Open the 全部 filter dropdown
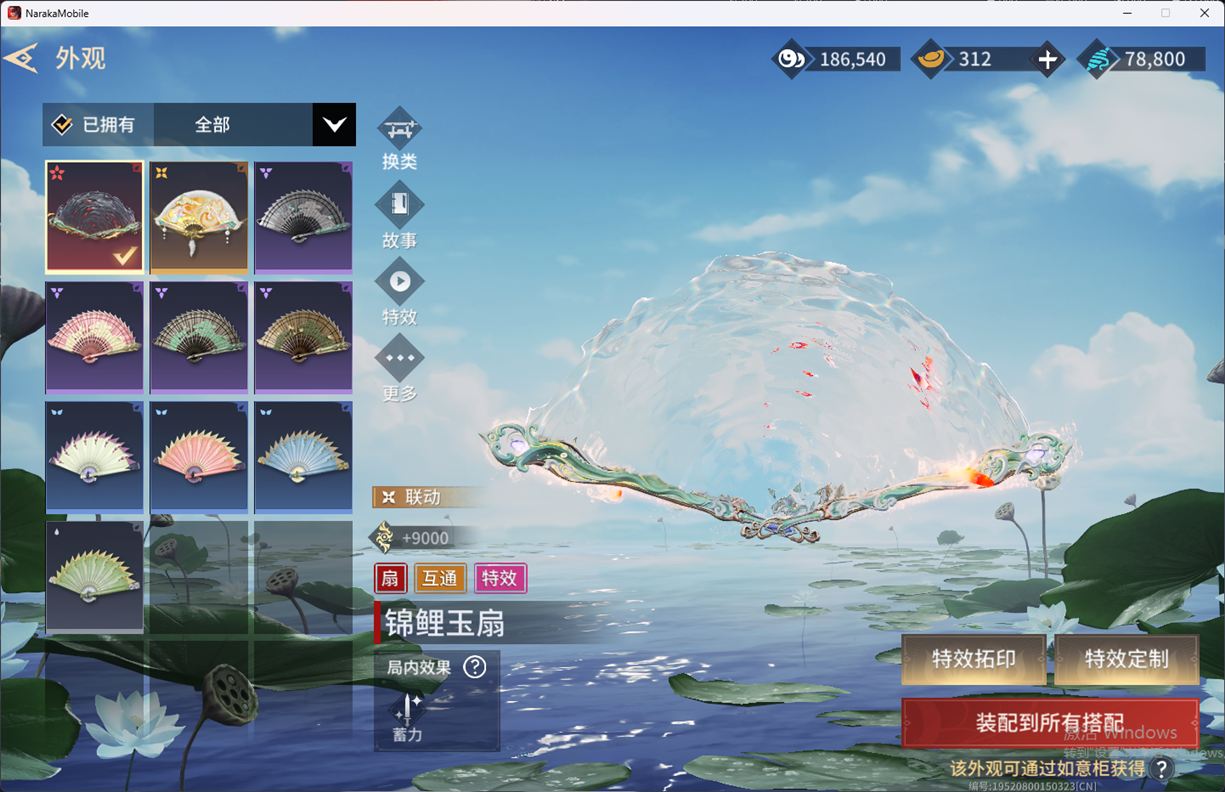 [333, 125]
